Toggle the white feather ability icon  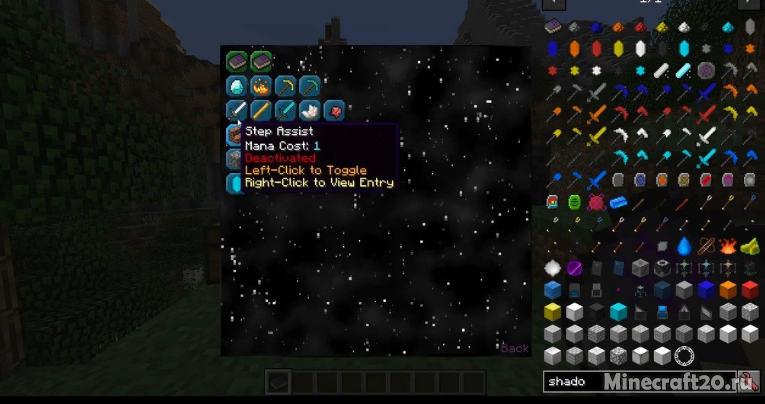click(310, 110)
